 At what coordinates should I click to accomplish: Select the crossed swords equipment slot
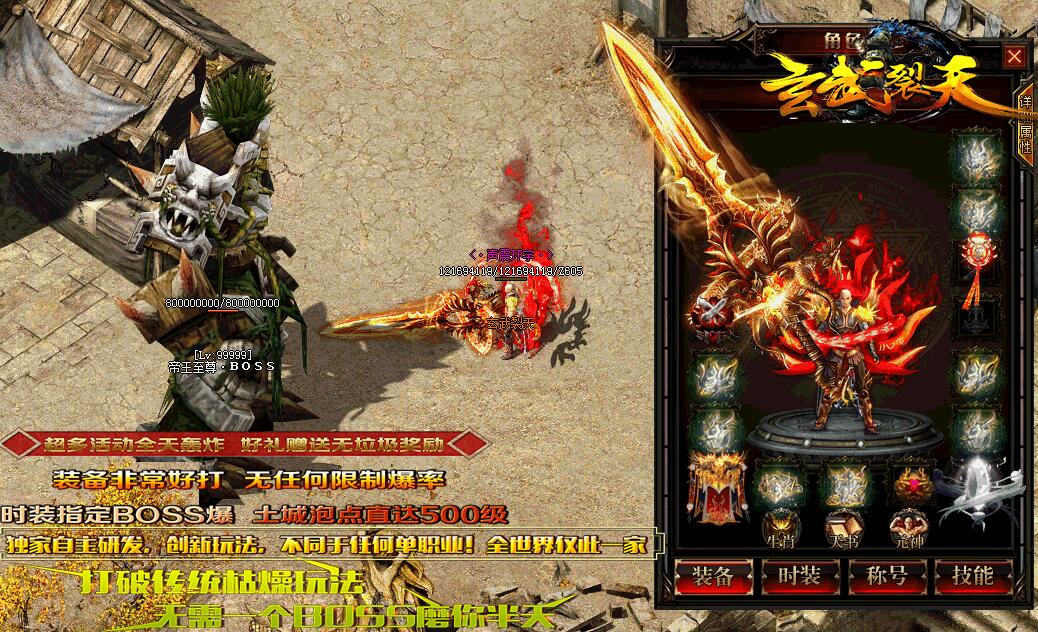714,318
